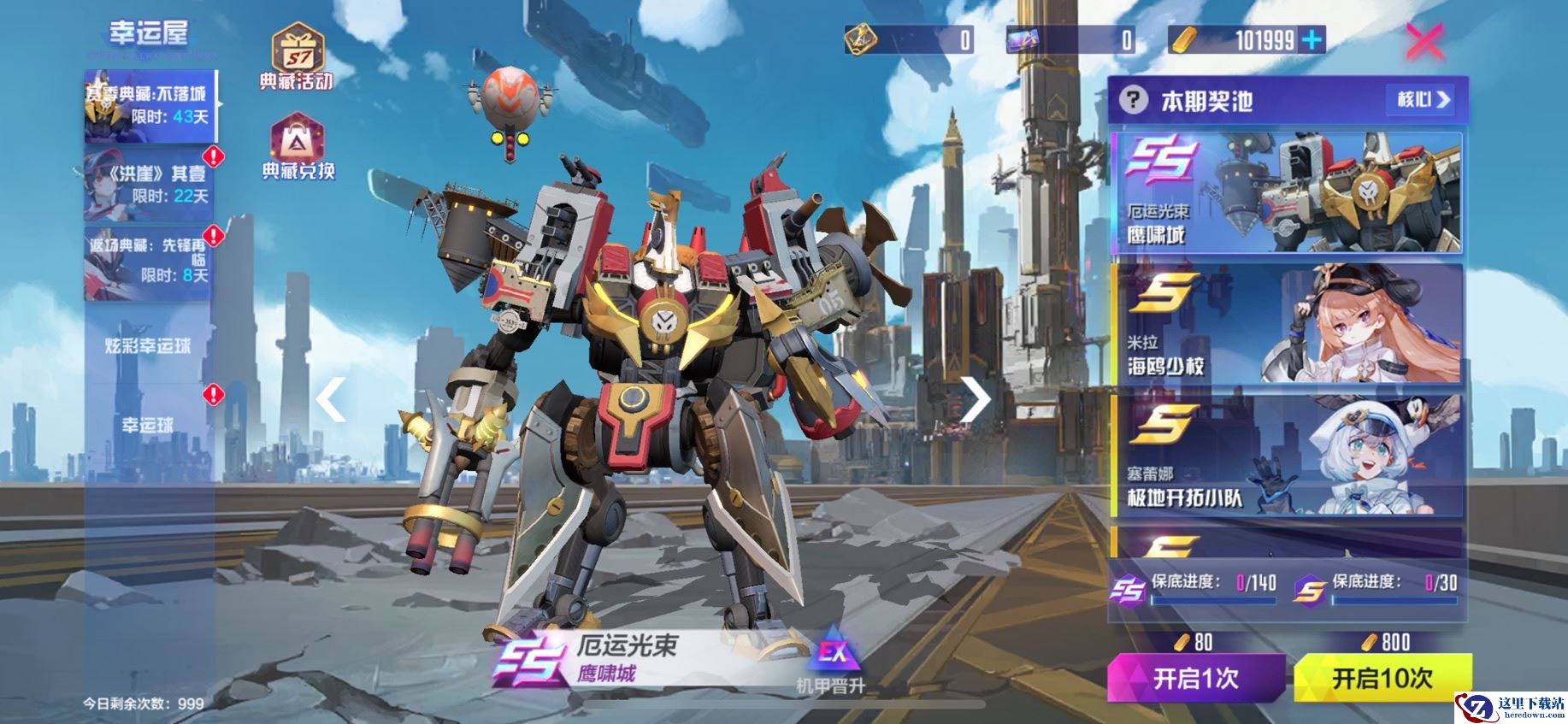The height and width of the screenshot is (724, 1568).
Task: Show the next prize with right arrow
Action: [x=975, y=398]
